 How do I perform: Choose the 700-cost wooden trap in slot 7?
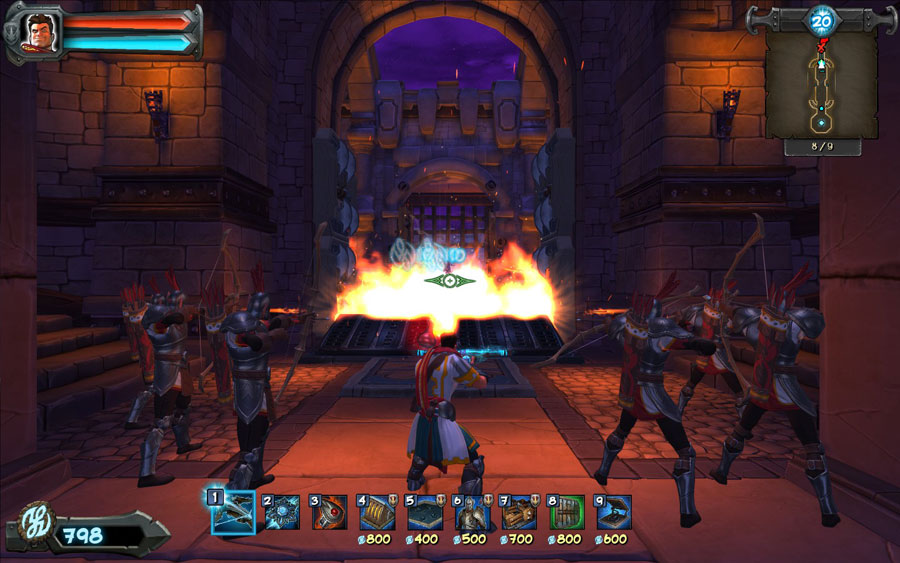point(518,512)
